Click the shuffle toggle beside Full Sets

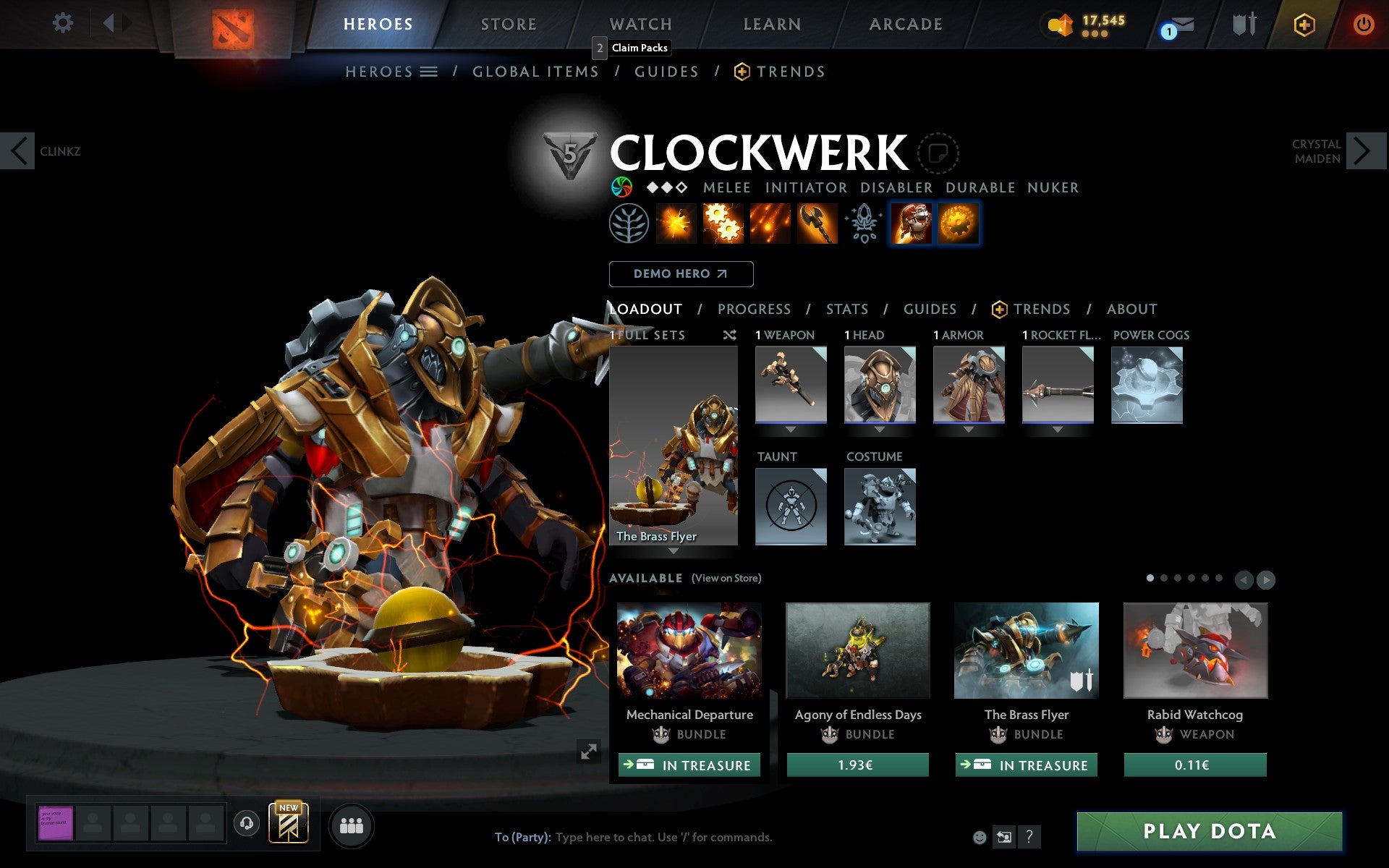click(x=730, y=335)
